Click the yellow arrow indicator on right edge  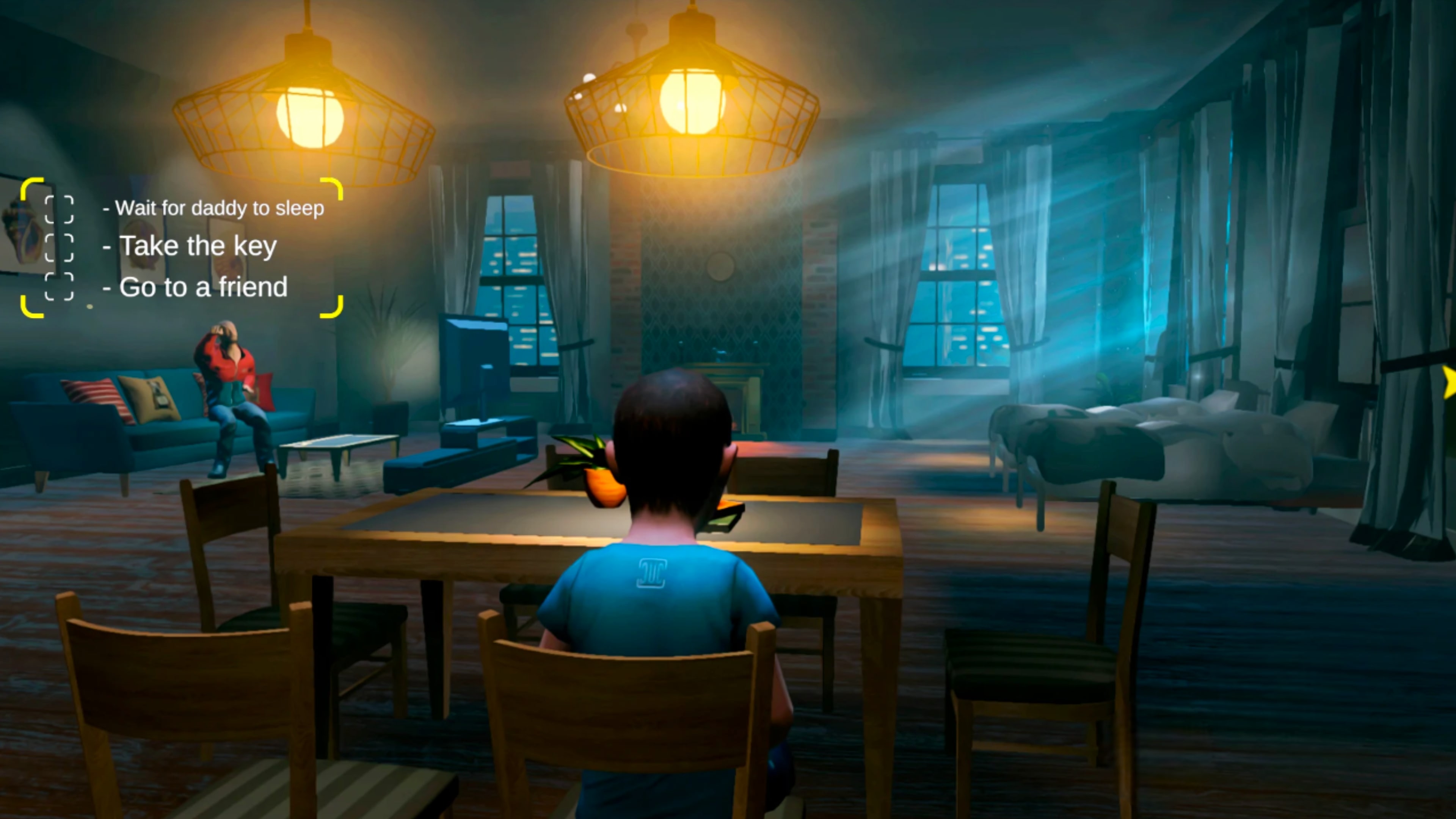pos(1450,383)
